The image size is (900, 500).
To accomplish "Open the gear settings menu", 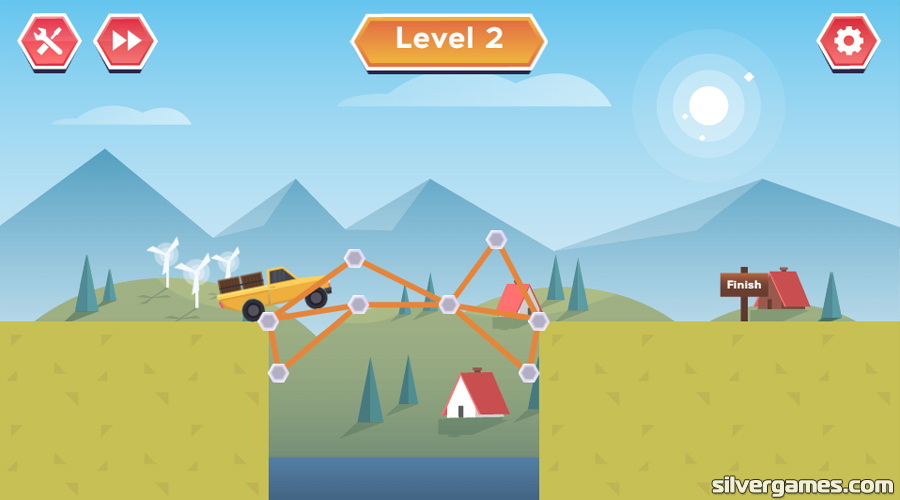I will 848,41.
